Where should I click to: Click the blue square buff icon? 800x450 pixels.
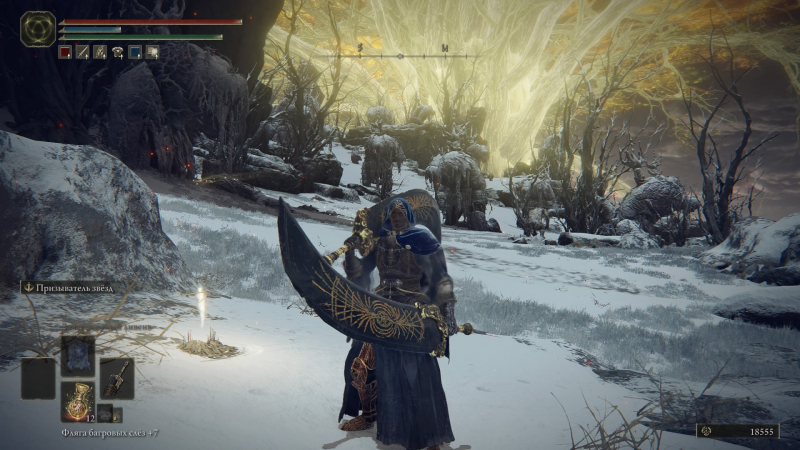135,52
